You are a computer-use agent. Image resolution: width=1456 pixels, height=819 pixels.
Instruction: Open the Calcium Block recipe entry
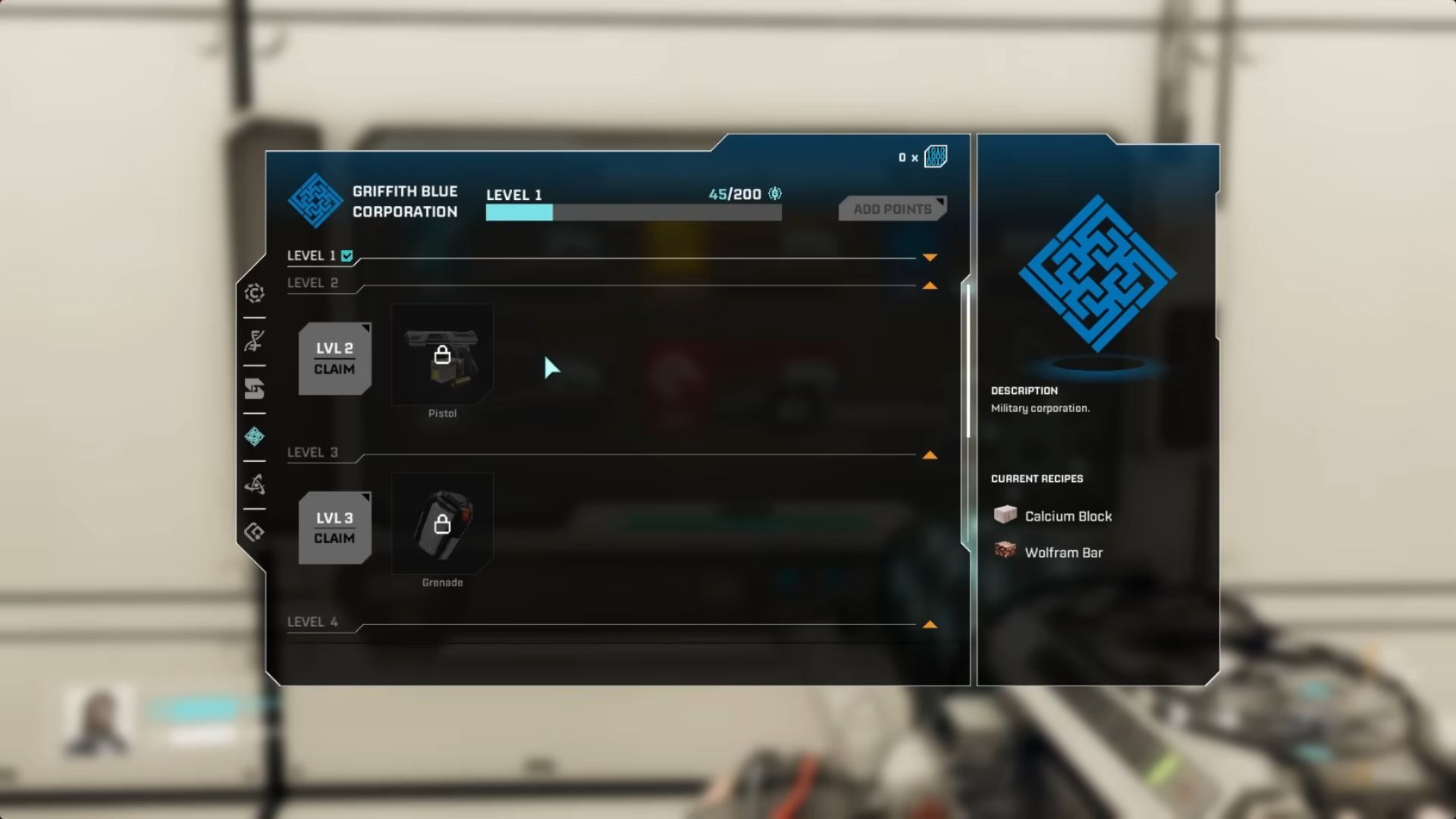coord(1067,516)
